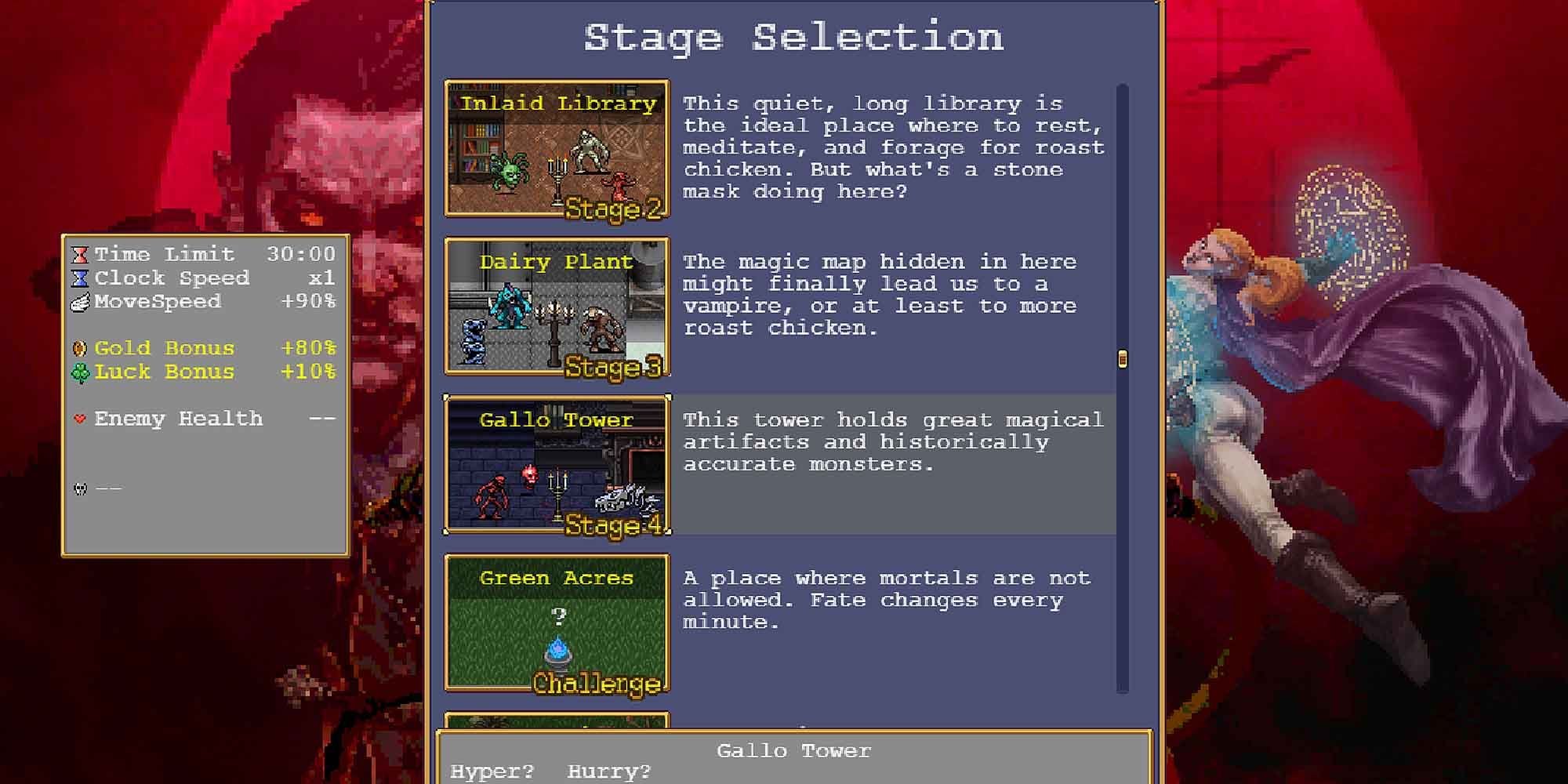Toggle the Hurry mode option

(x=609, y=771)
